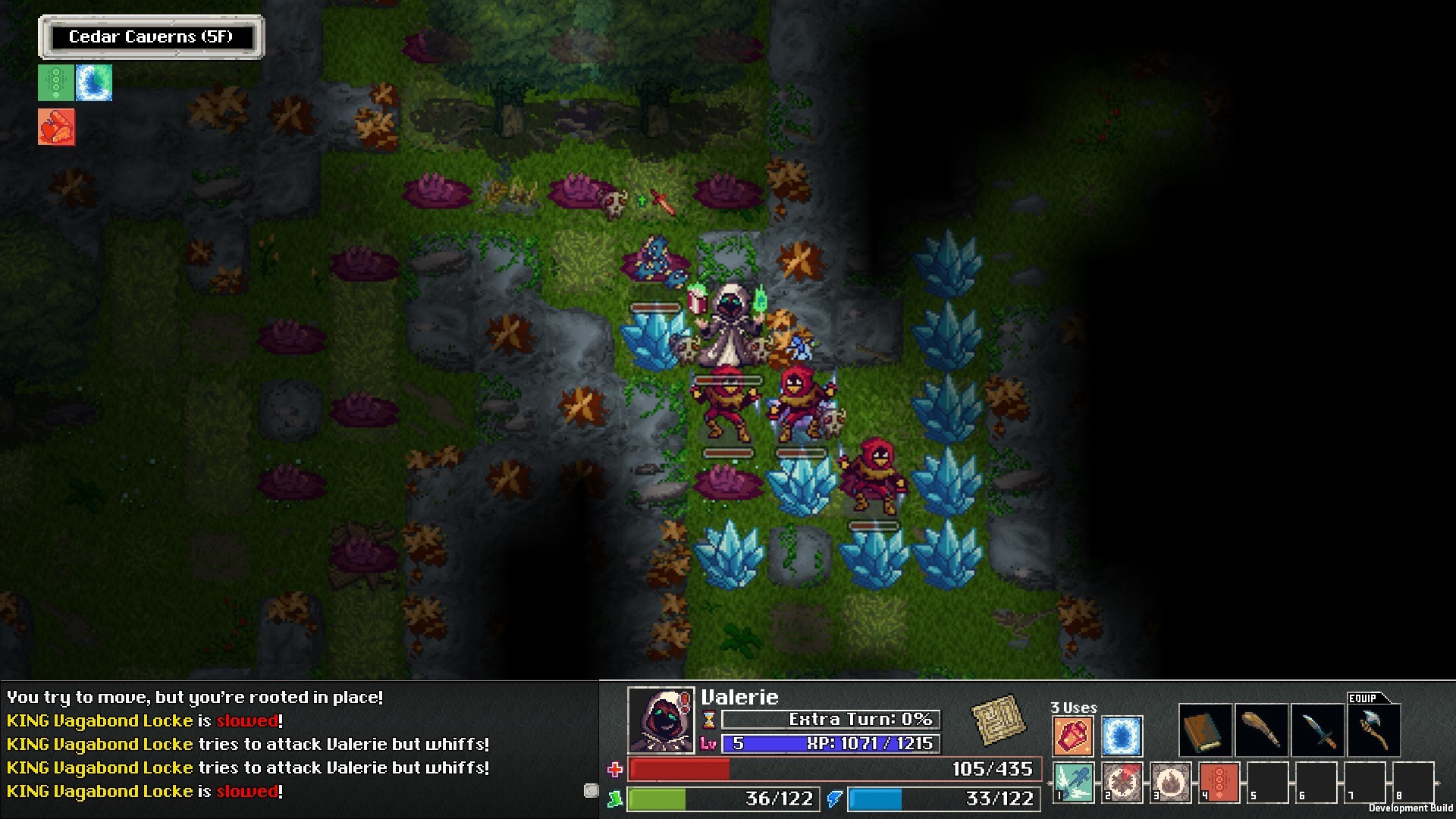
Task: Select the club in the equipment slots
Action: (1262, 730)
